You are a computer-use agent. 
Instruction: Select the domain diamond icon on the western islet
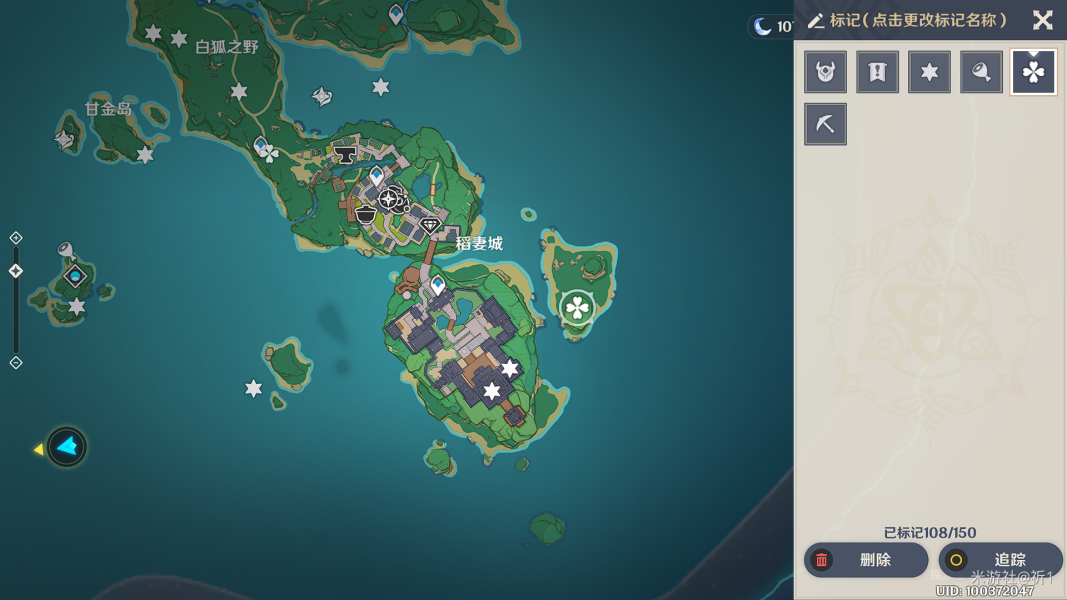[75, 276]
